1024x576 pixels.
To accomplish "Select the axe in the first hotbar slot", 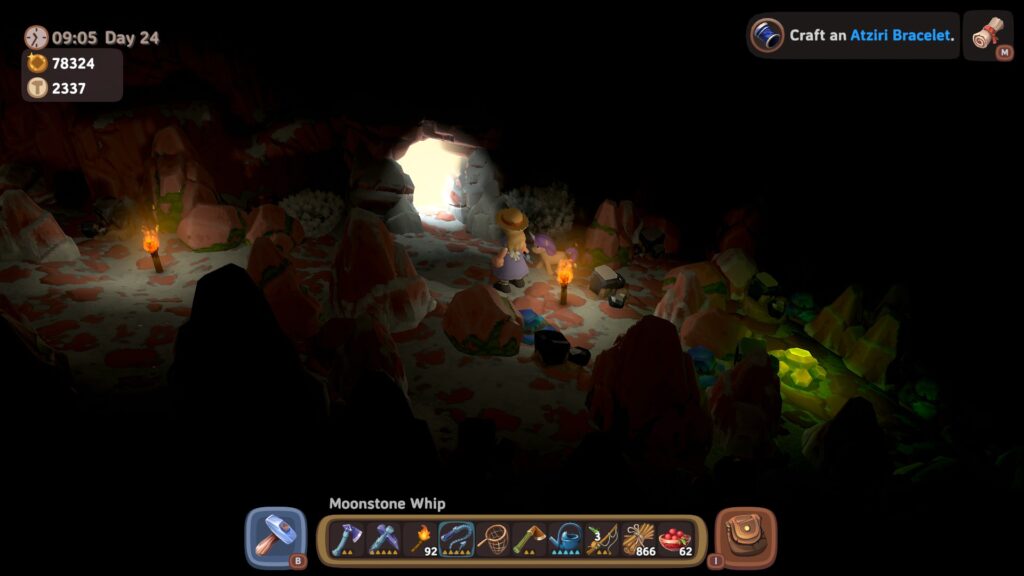I will coord(347,539).
